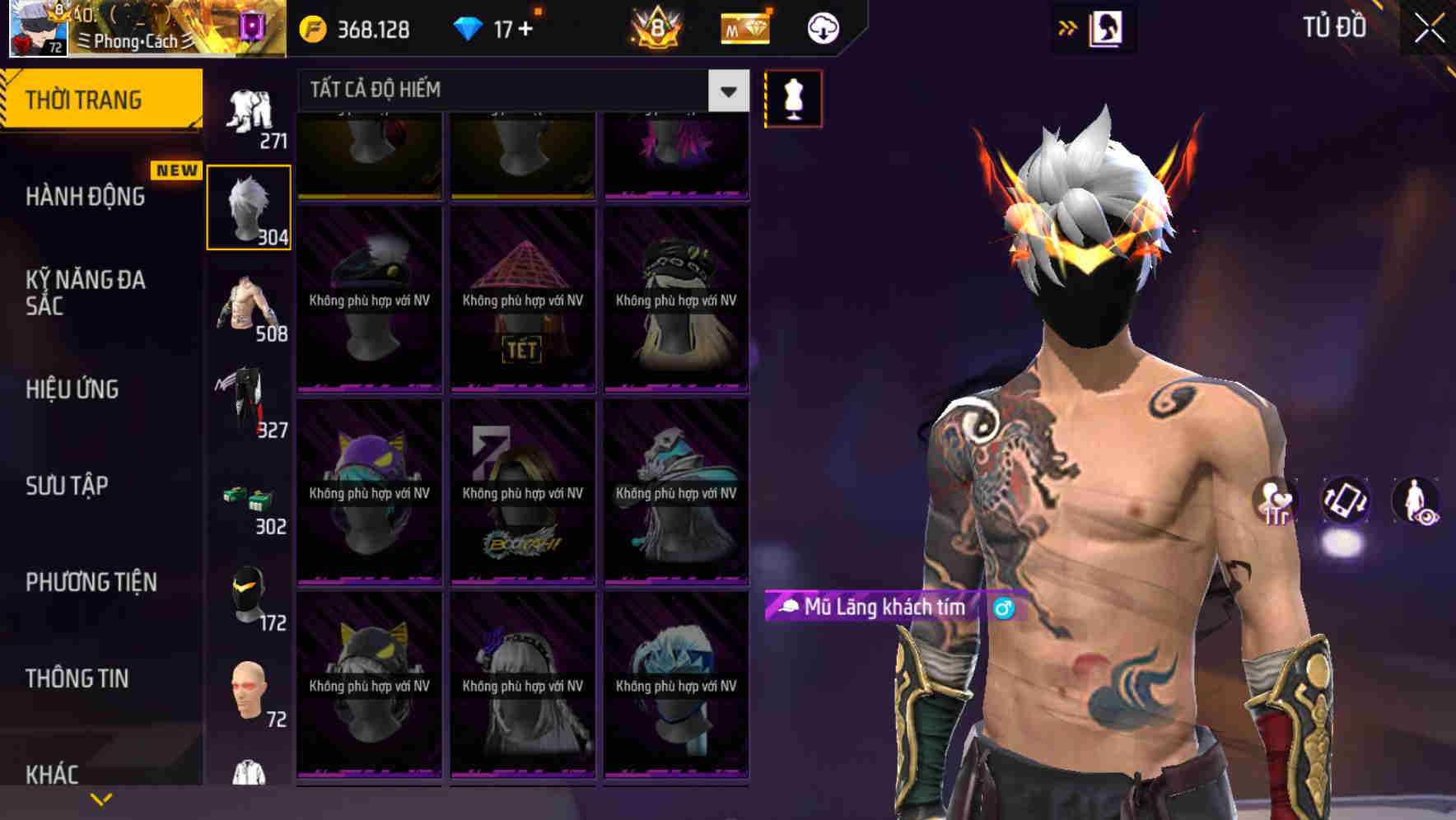This screenshot has height=820, width=1456.
Task: Open the wardrobe page icon next to chevrons
Action: pos(1108,27)
